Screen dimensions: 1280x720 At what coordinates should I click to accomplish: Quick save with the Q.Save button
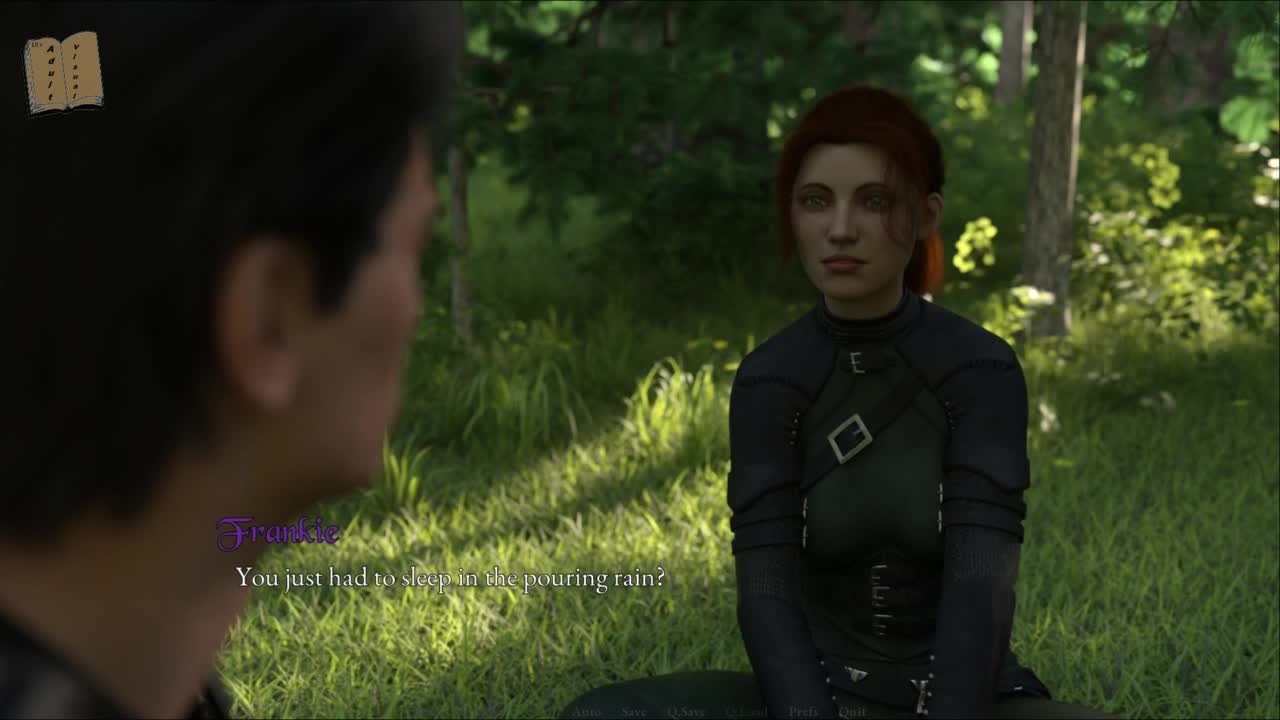click(x=686, y=712)
